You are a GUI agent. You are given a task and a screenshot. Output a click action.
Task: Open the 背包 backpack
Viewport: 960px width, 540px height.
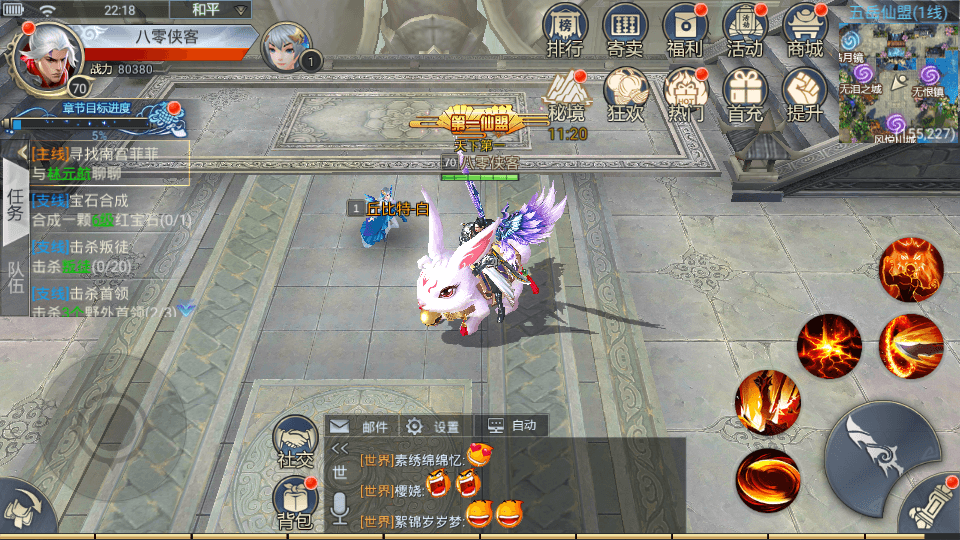point(295,503)
